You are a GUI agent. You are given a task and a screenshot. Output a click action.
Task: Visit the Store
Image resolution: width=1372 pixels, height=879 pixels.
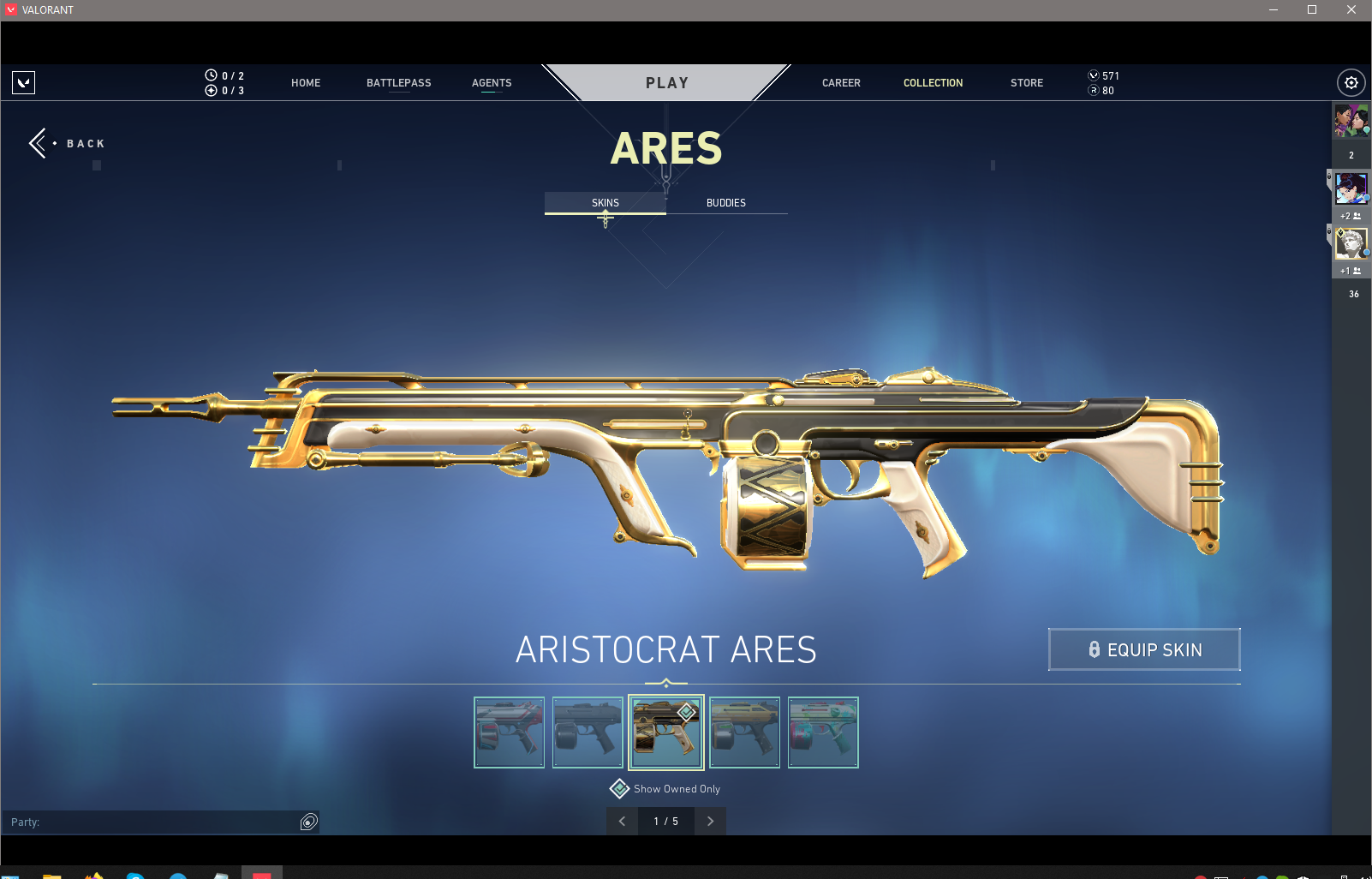[x=1026, y=83]
